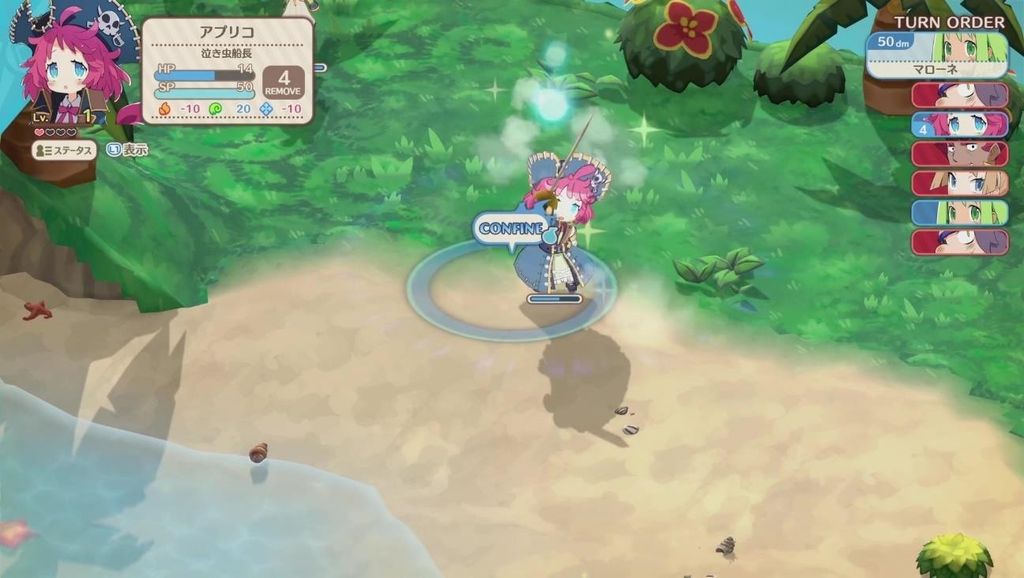
Task: Pick the pink-haired turn entry marked 4
Action: coord(959,124)
